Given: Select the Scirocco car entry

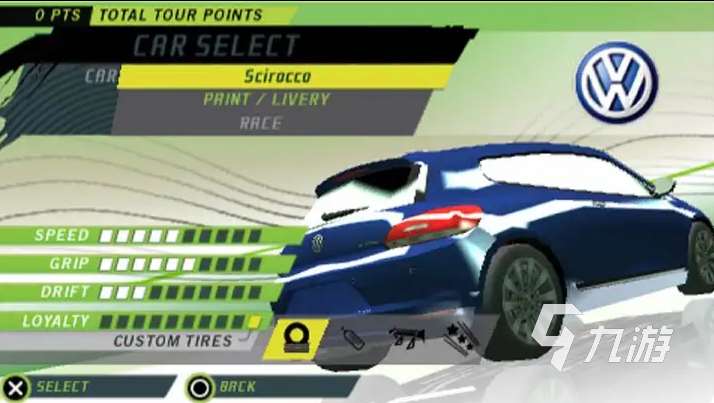Looking at the screenshot, I should 277,76.
